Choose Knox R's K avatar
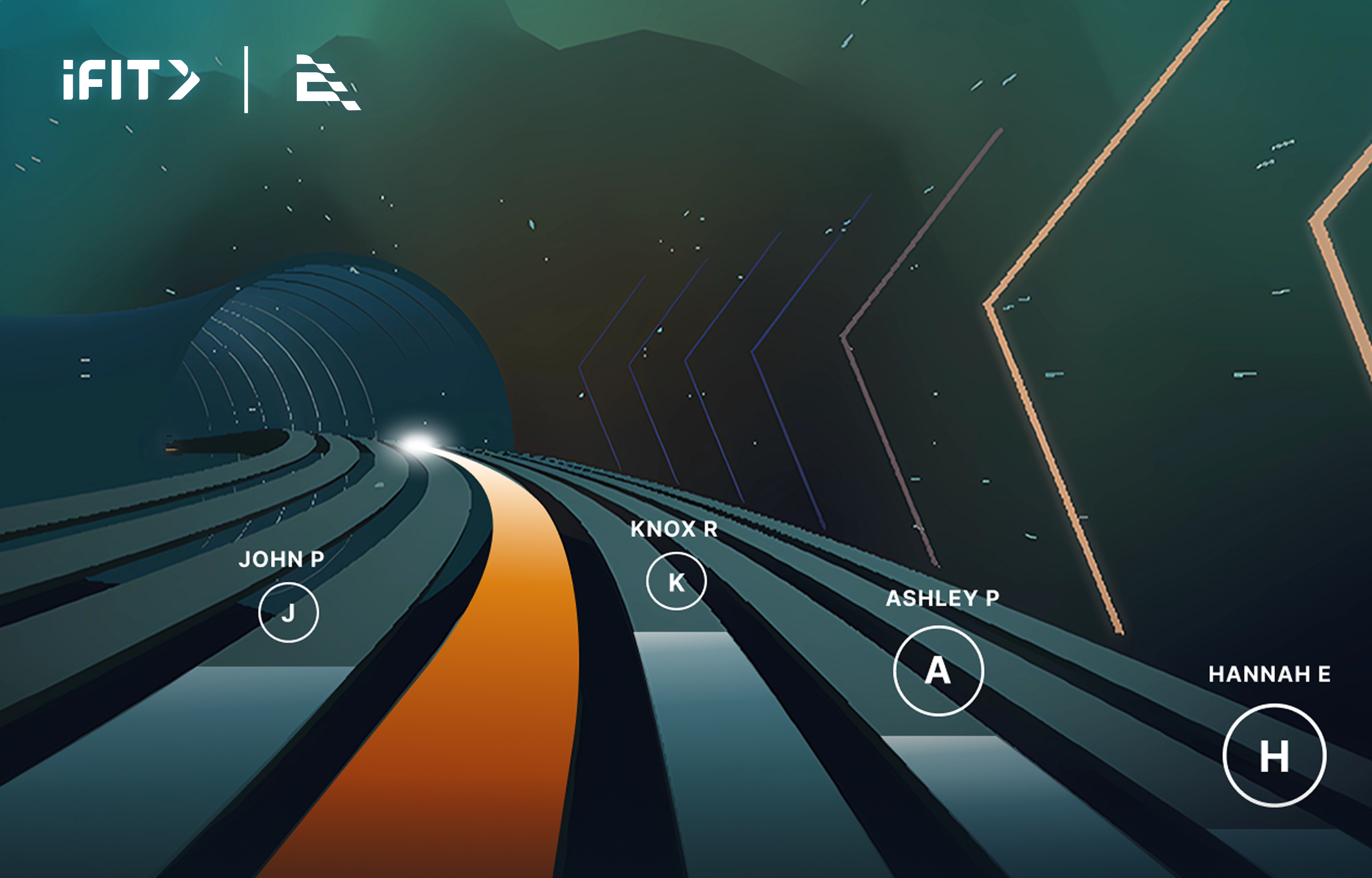 coord(676,581)
